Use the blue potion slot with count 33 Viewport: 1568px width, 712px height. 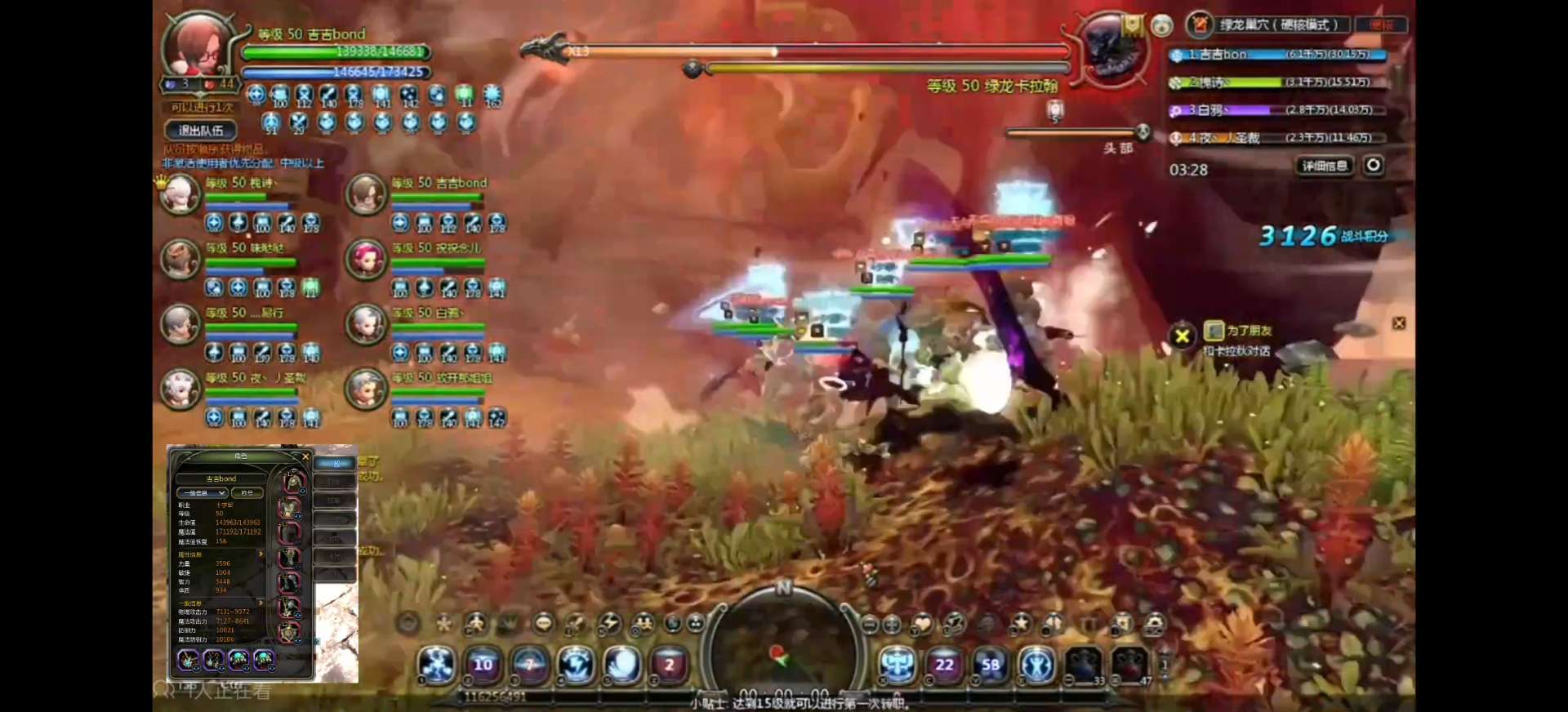coord(1084,665)
